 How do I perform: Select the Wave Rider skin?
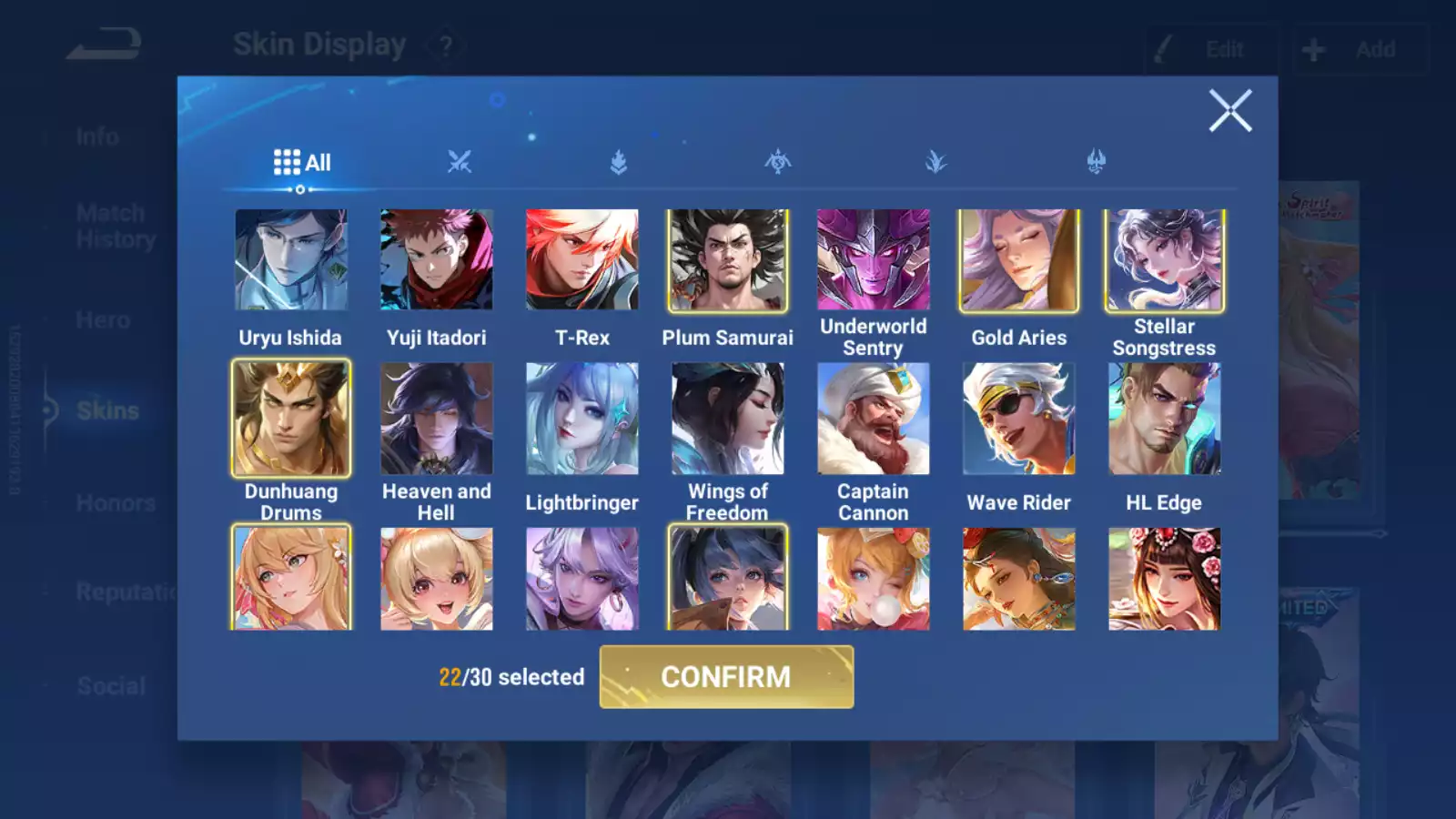pyautogui.click(x=1019, y=419)
